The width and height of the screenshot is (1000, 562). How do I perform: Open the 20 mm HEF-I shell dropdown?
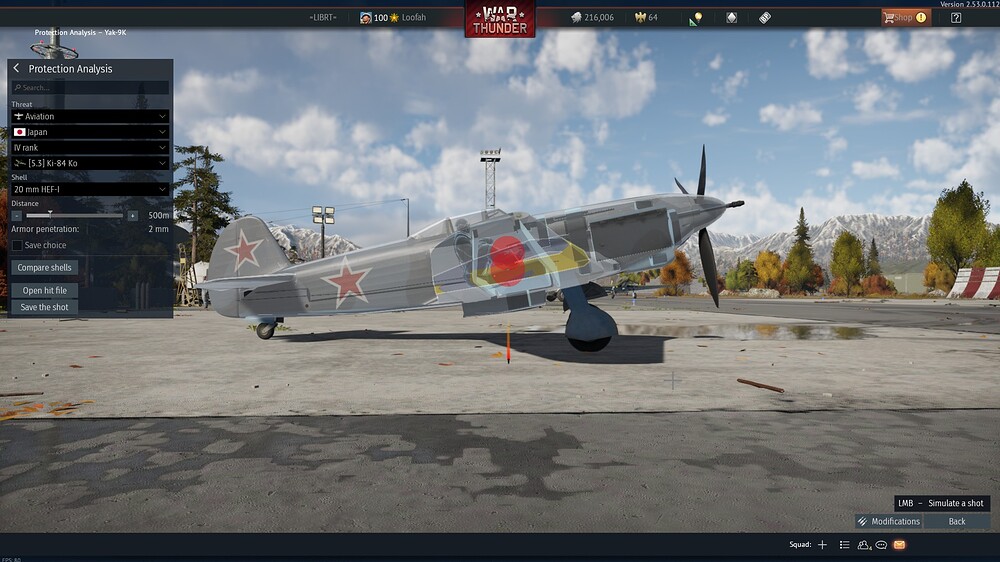coord(90,189)
